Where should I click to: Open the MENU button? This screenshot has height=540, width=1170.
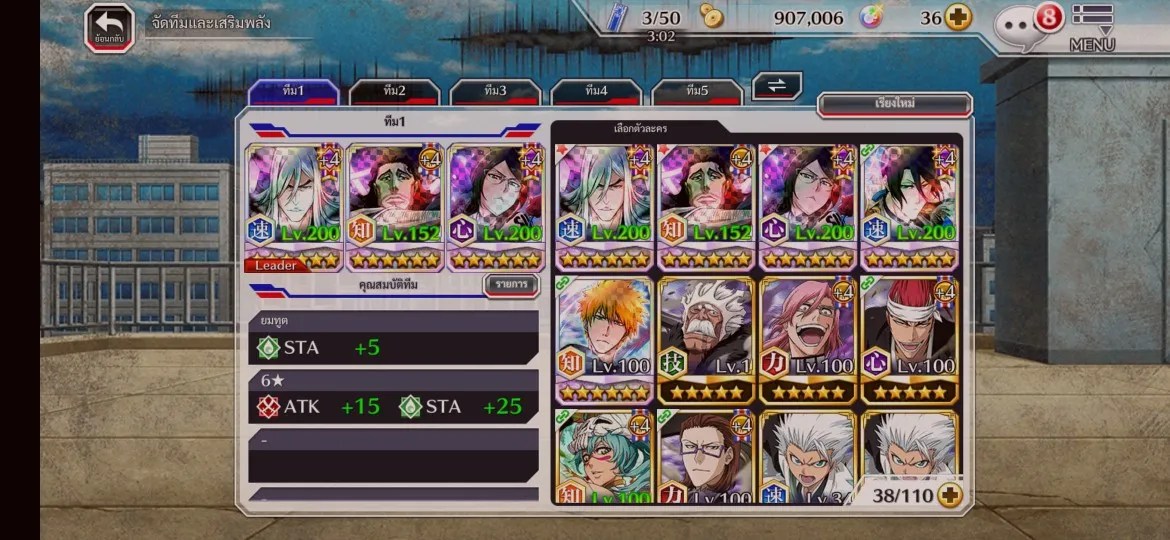click(1092, 26)
